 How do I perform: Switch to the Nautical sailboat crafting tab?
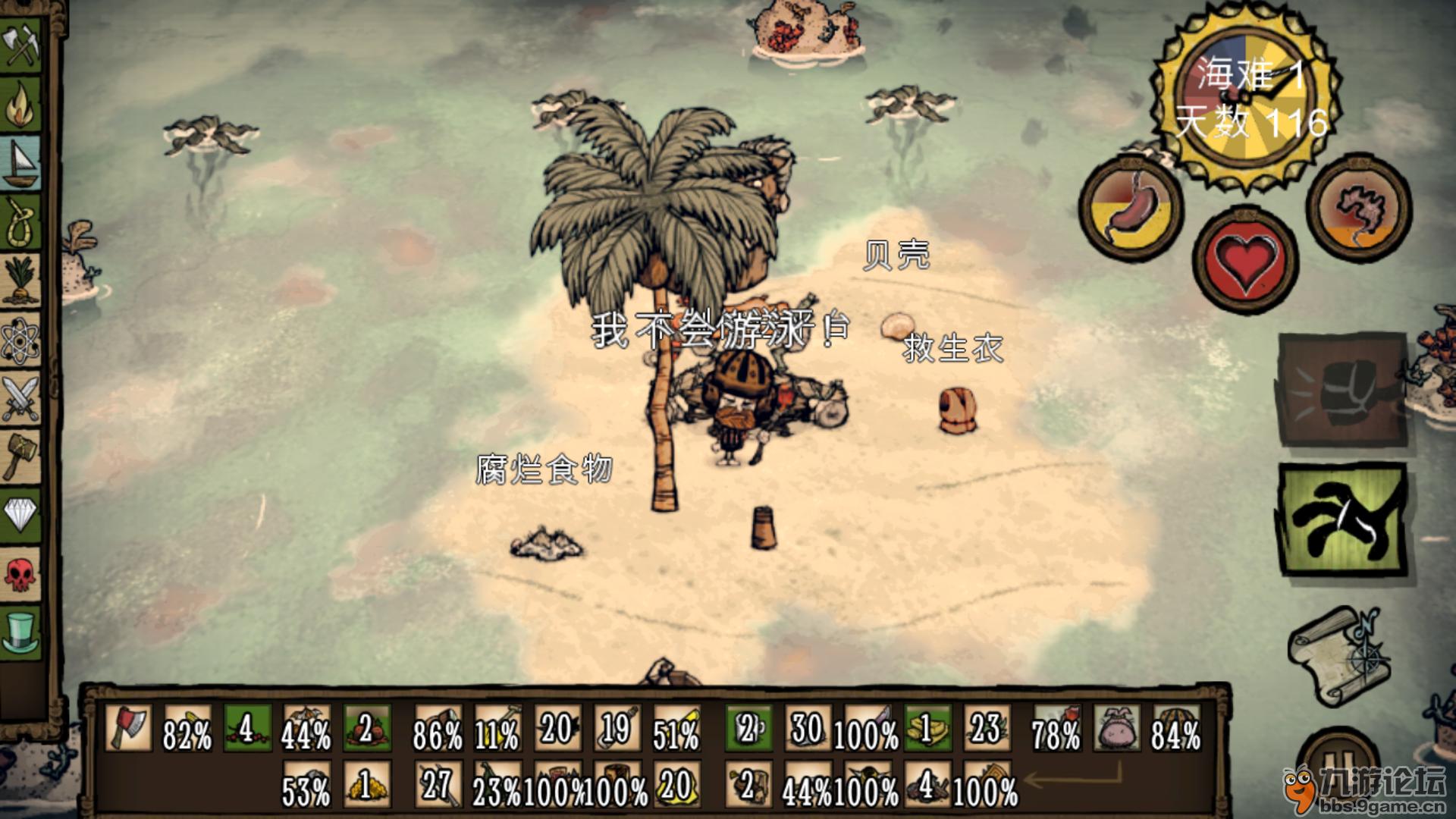(x=21, y=164)
